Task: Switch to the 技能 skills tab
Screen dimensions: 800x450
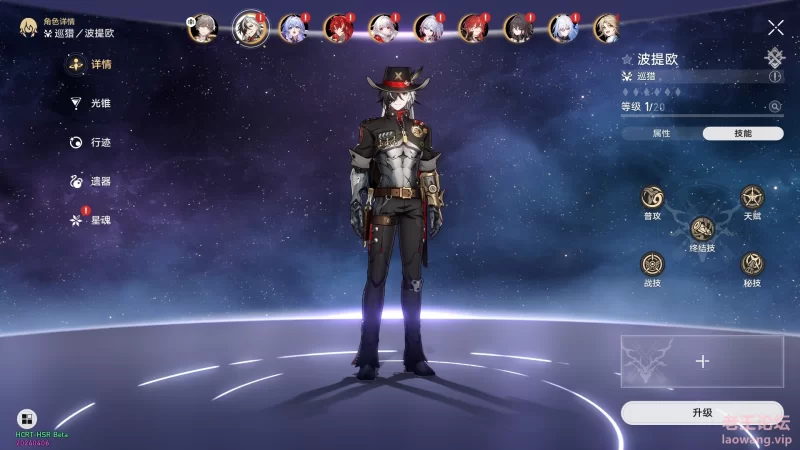Action: tap(743, 133)
